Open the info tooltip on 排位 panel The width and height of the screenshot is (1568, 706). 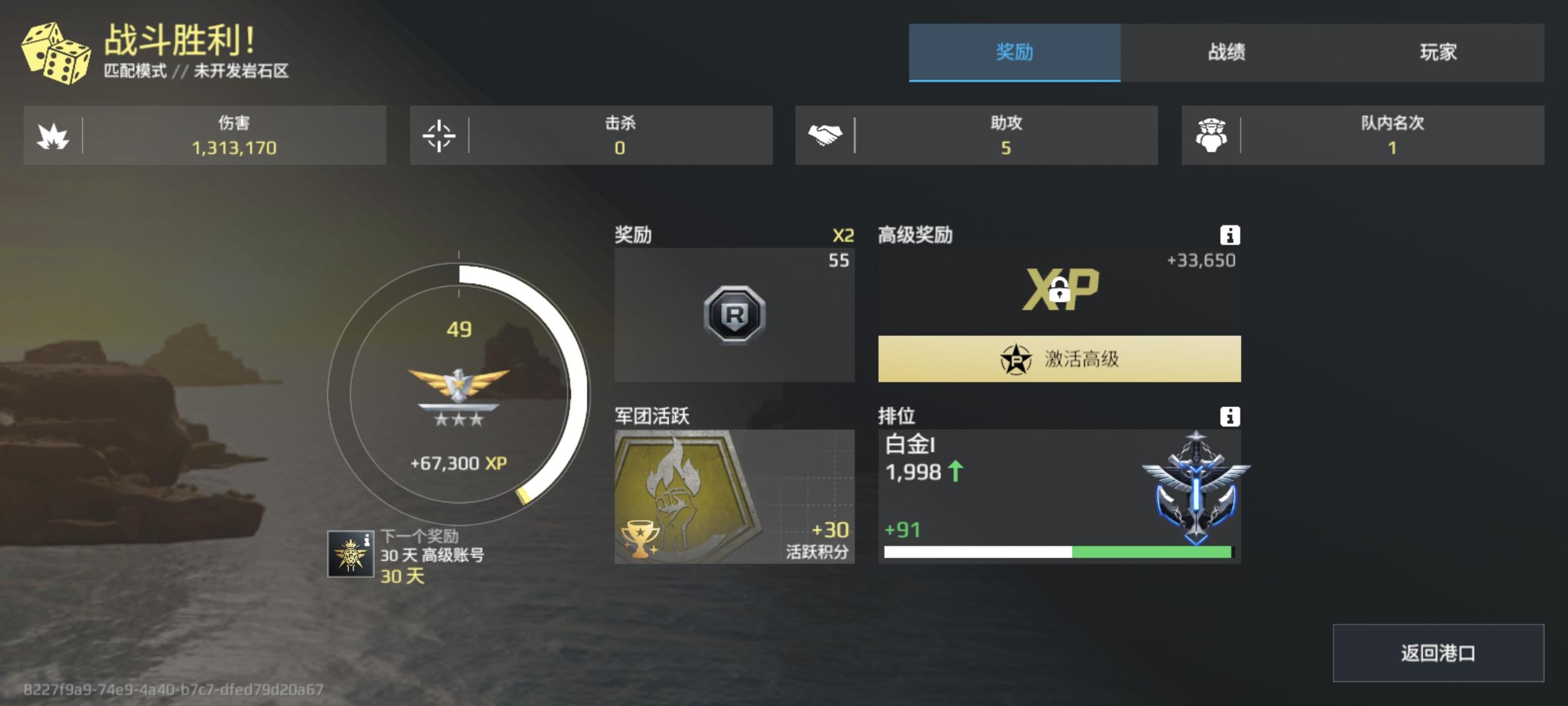[x=1232, y=418]
